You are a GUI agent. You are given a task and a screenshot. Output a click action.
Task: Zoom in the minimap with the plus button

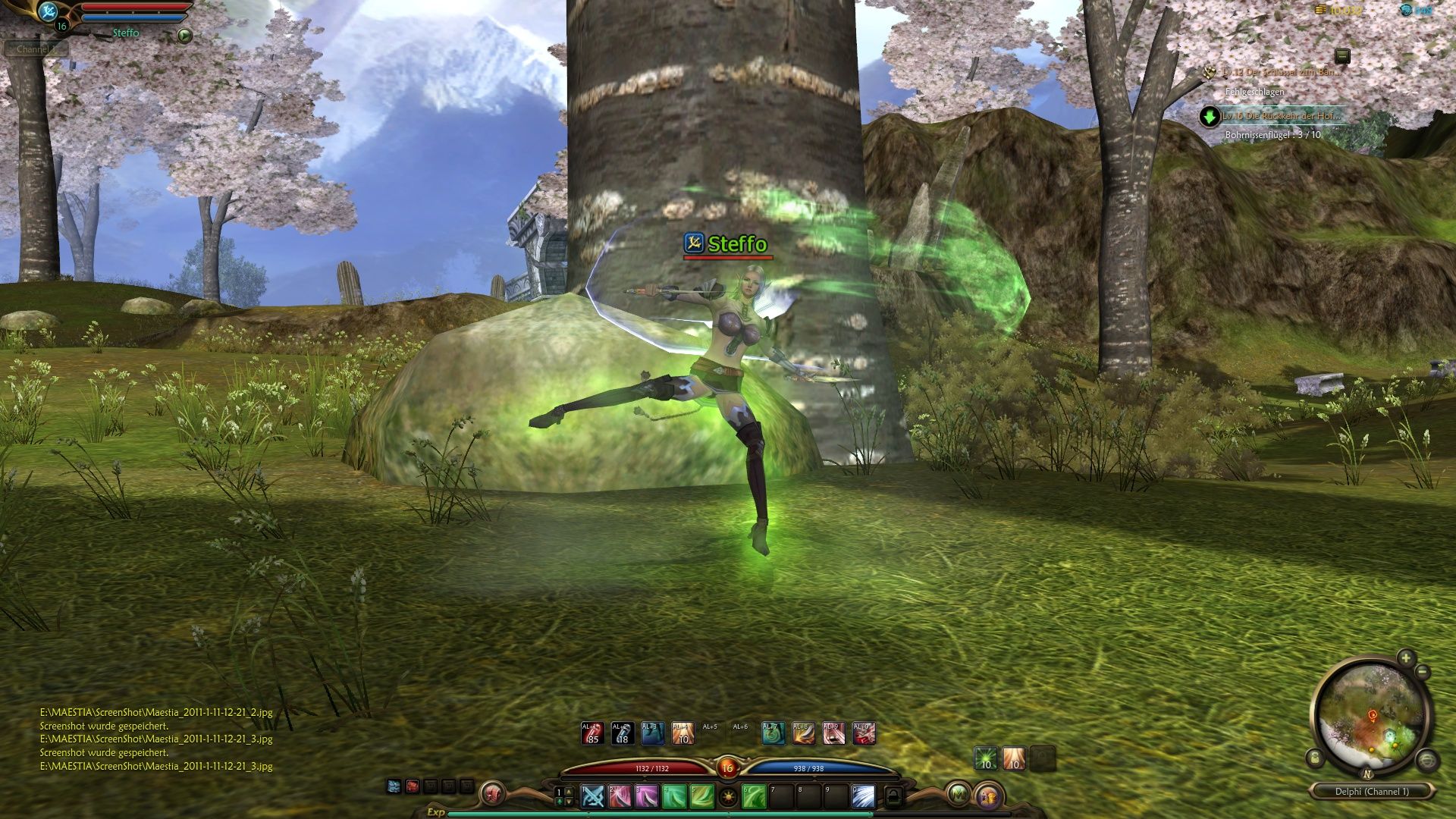[x=1406, y=657]
